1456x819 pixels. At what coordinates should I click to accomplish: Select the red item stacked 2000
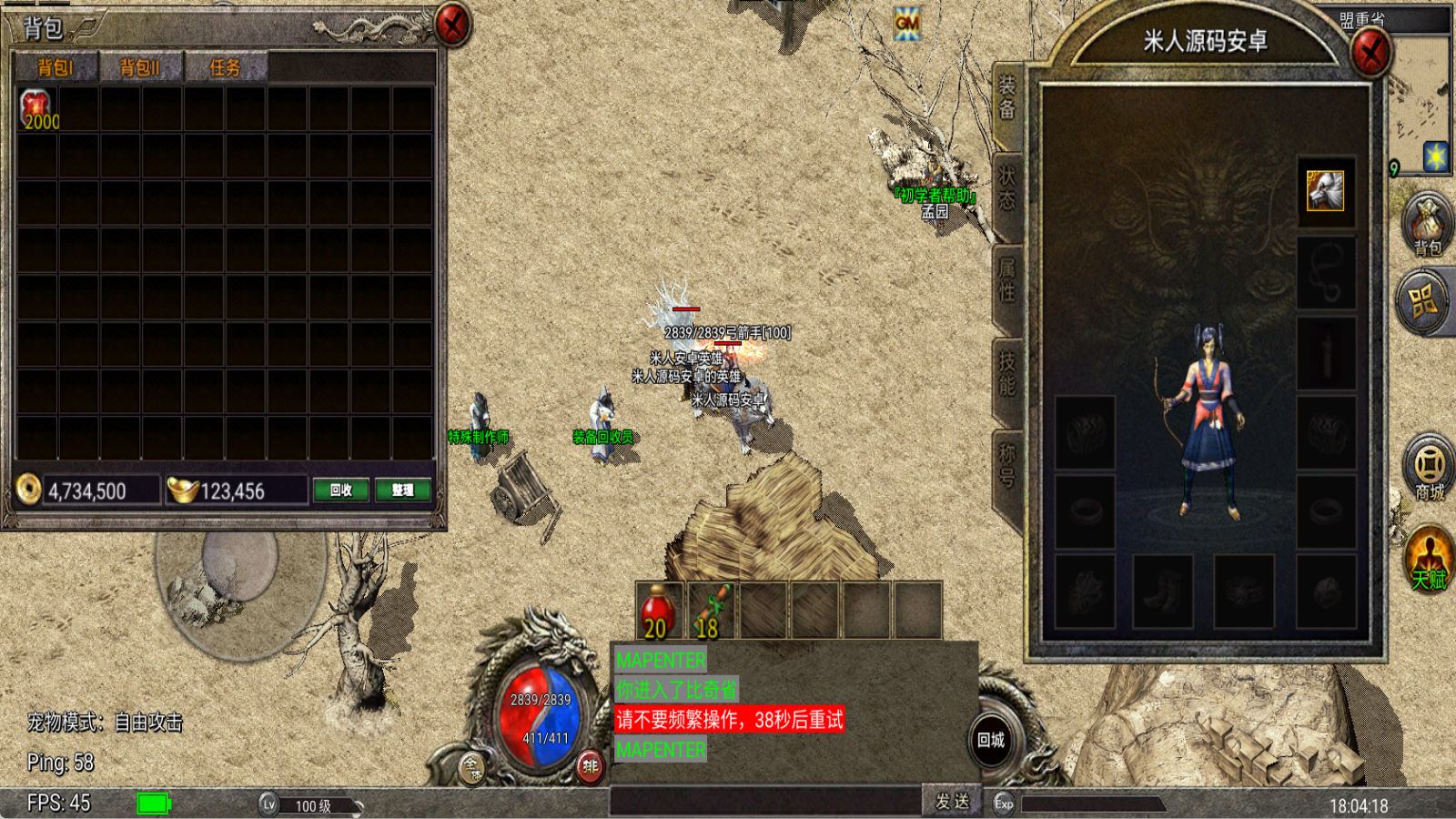pyautogui.click(x=37, y=109)
